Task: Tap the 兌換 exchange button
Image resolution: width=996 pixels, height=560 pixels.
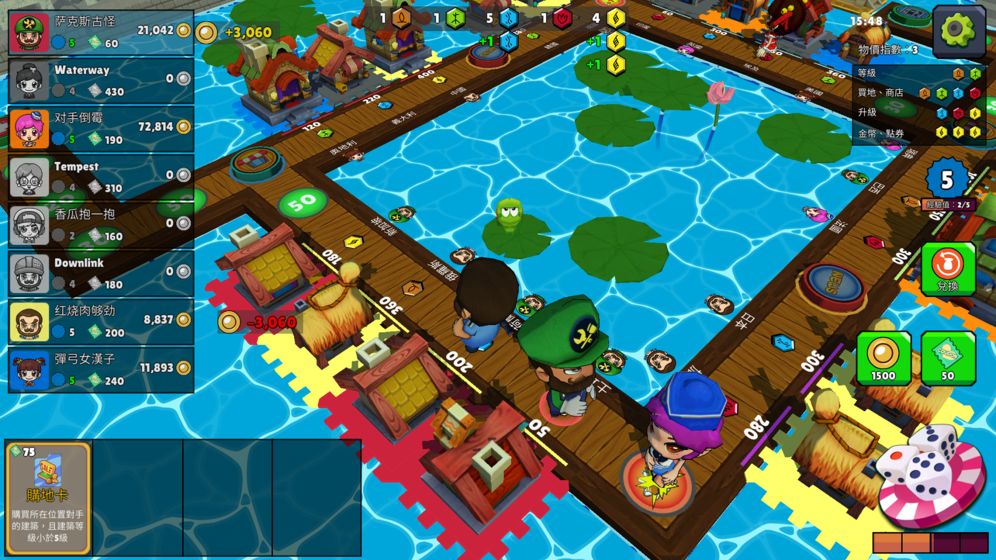Action: 947,270
